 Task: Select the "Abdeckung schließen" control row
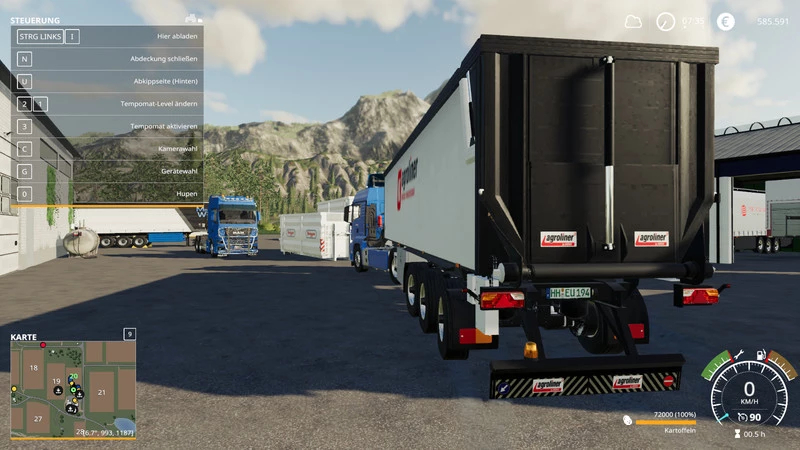click(107, 59)
